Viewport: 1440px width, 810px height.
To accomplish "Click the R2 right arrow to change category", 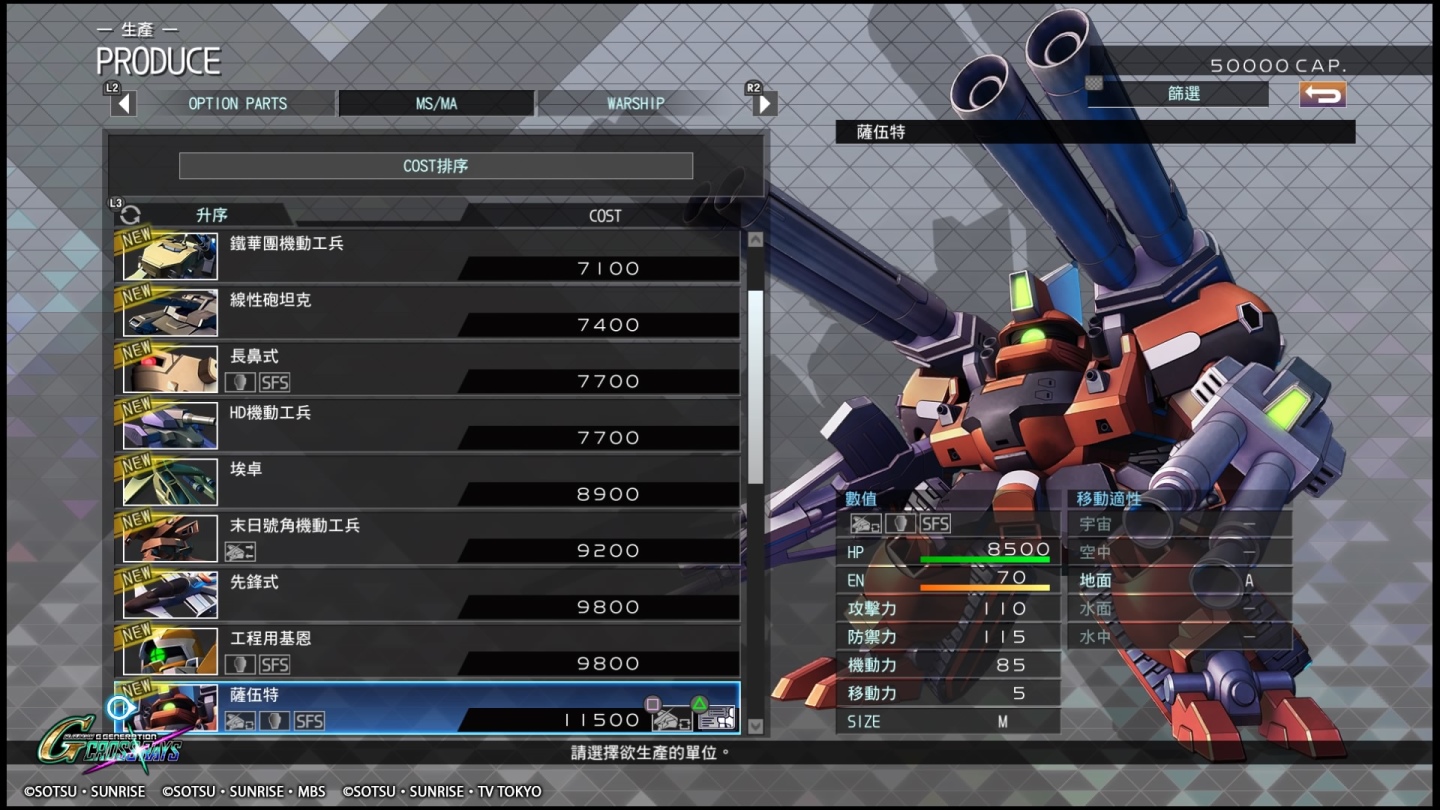I will (764, 102).
